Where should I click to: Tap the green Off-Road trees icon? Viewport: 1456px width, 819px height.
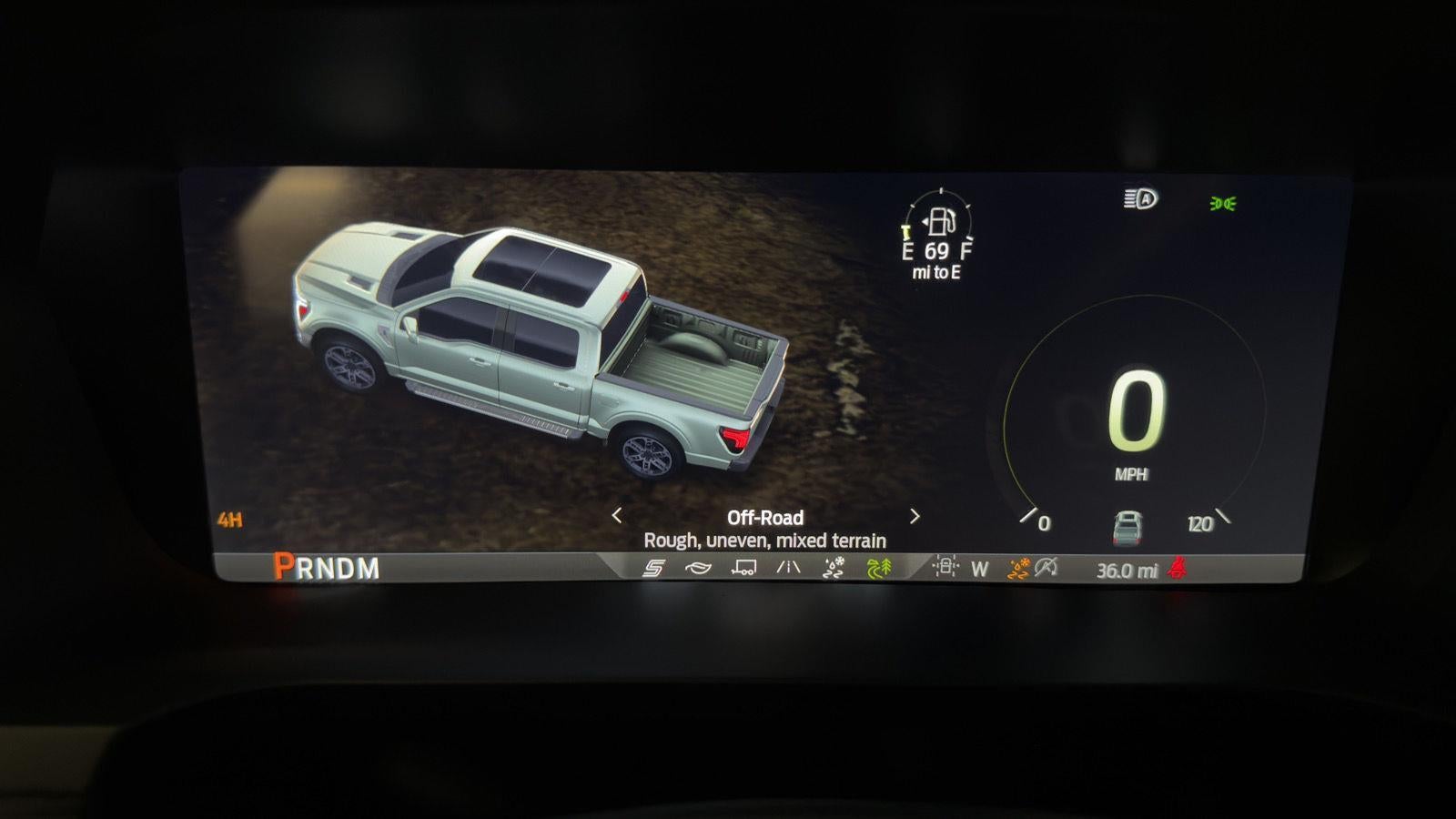880,569
